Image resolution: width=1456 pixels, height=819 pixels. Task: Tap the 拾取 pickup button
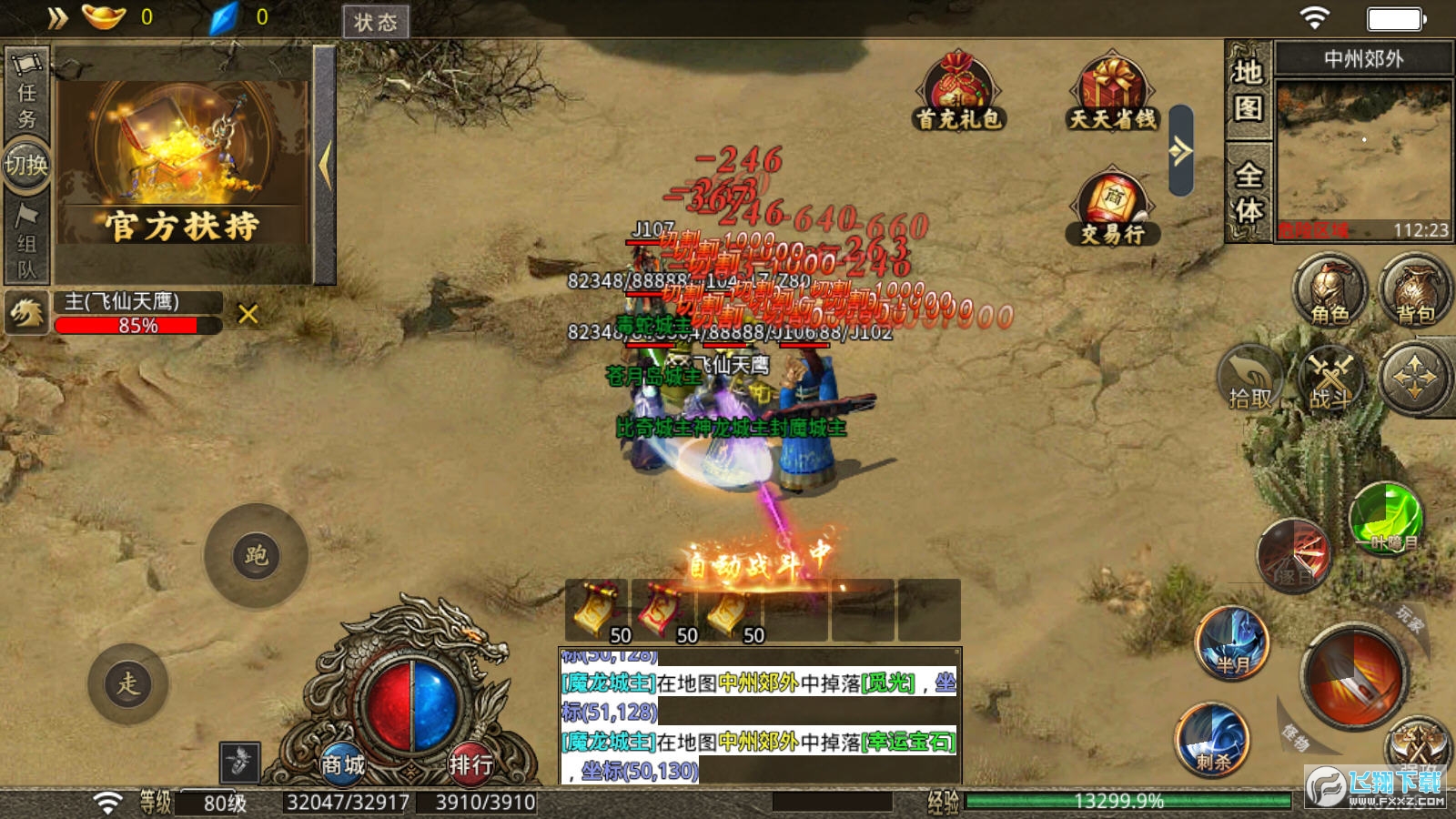pyautogui.click(x=1250, y=379)
